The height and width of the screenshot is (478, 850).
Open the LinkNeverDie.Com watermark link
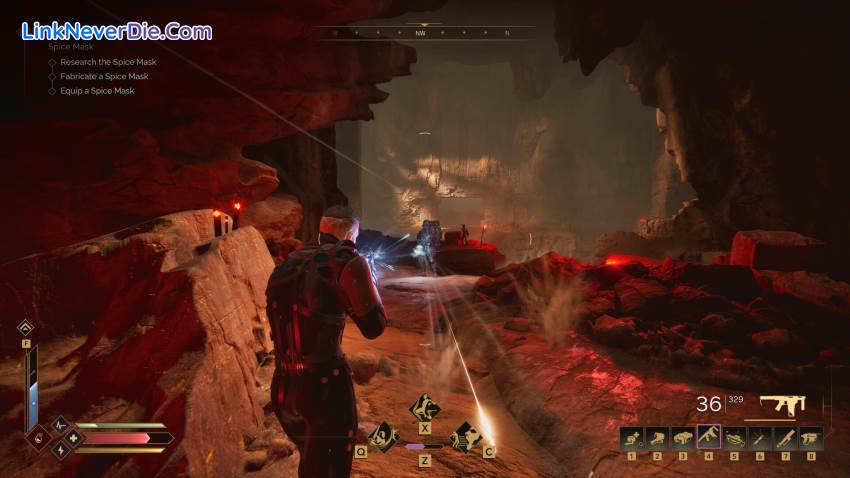pyautogui.click(x=117, y=31)
